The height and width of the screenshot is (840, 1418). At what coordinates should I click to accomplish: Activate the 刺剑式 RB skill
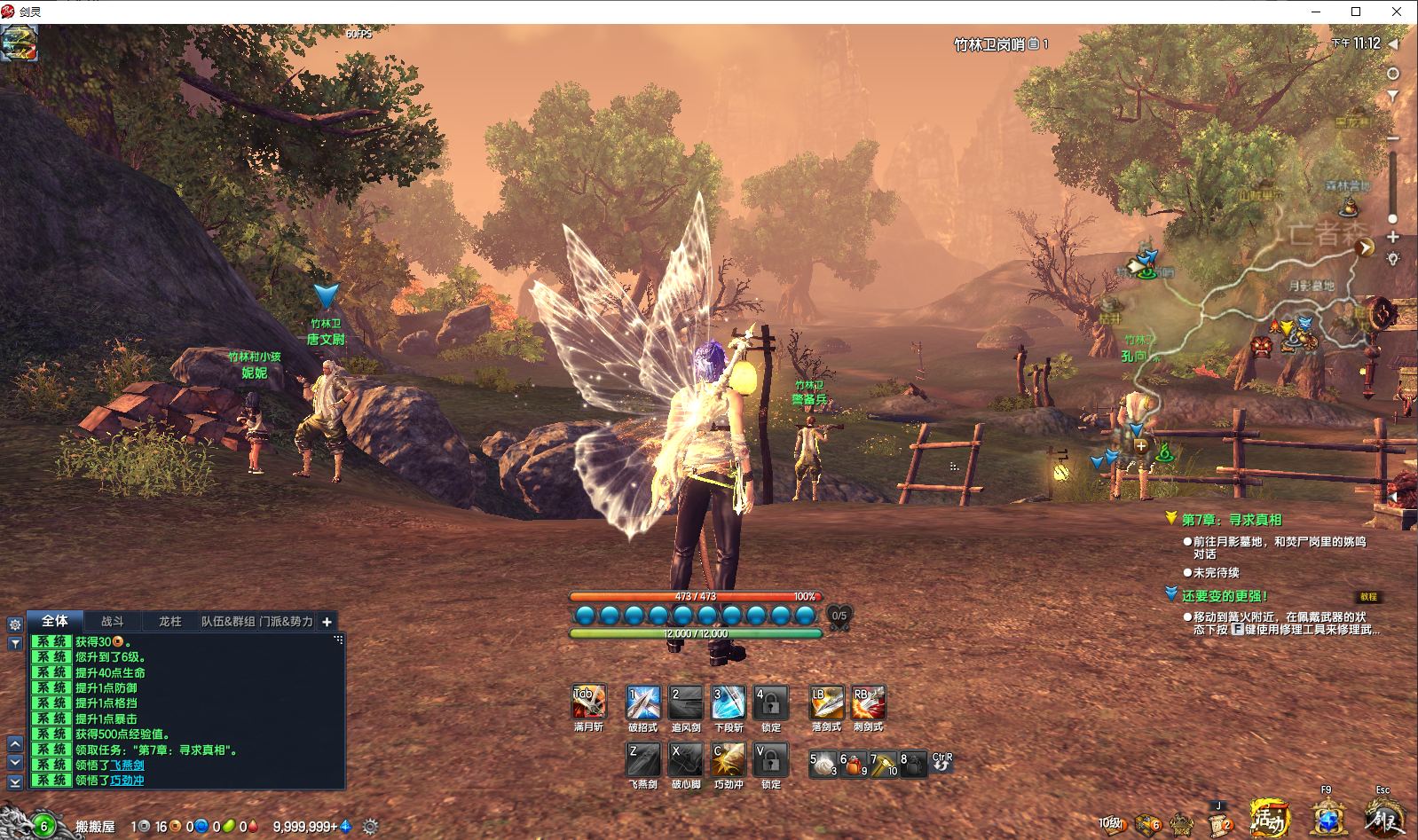[868, 702]
